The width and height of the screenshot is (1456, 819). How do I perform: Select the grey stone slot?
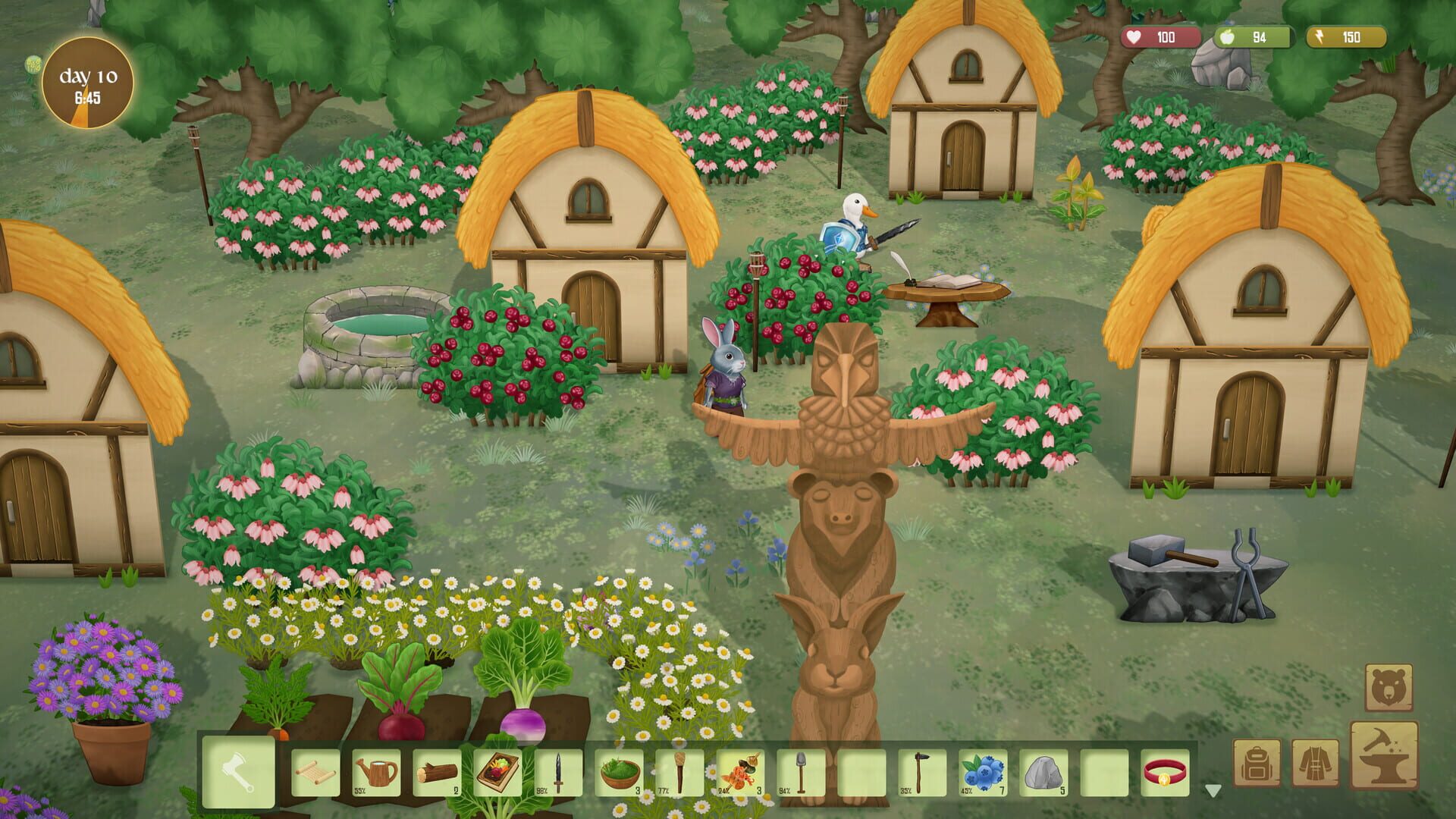pos(1043,773)
